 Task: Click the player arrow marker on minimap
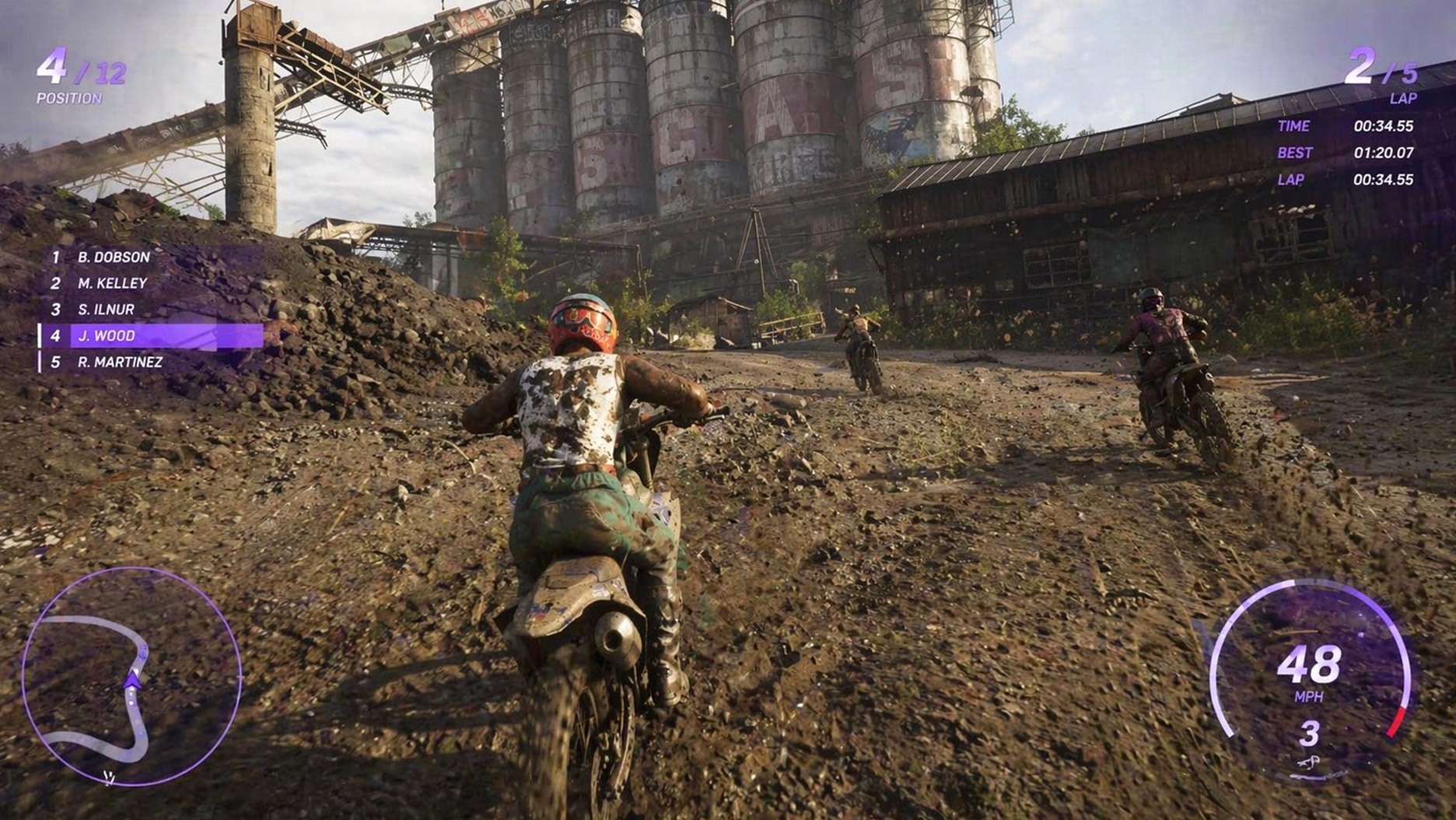[x=133, y=681]
